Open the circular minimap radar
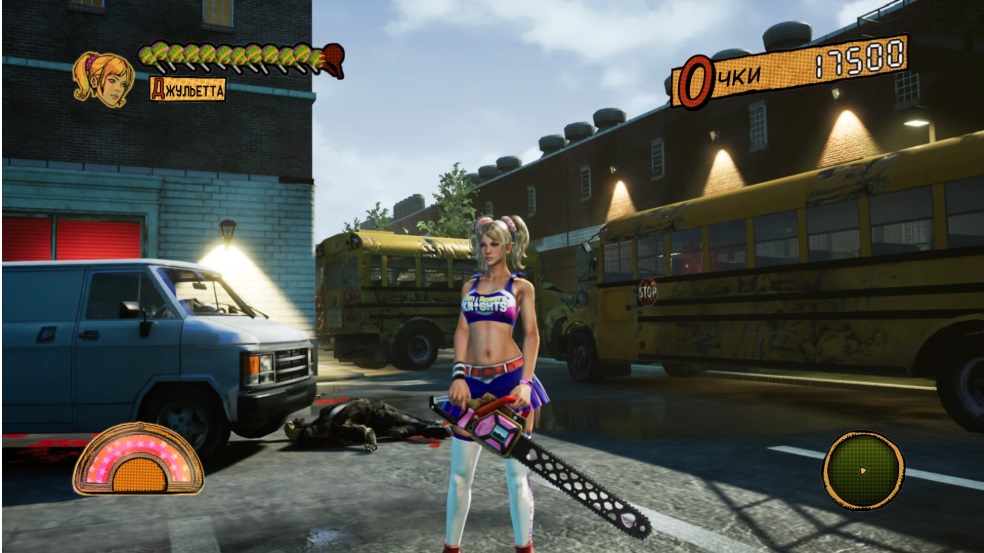 (x=863, y=470)
